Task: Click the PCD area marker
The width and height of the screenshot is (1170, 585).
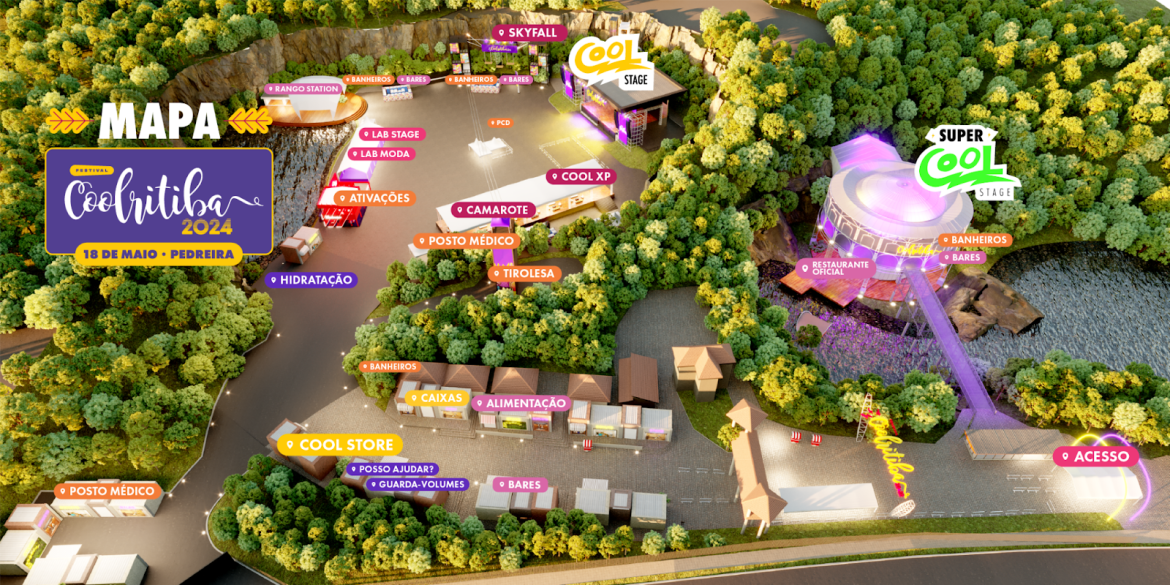Action: click(500, 123)
